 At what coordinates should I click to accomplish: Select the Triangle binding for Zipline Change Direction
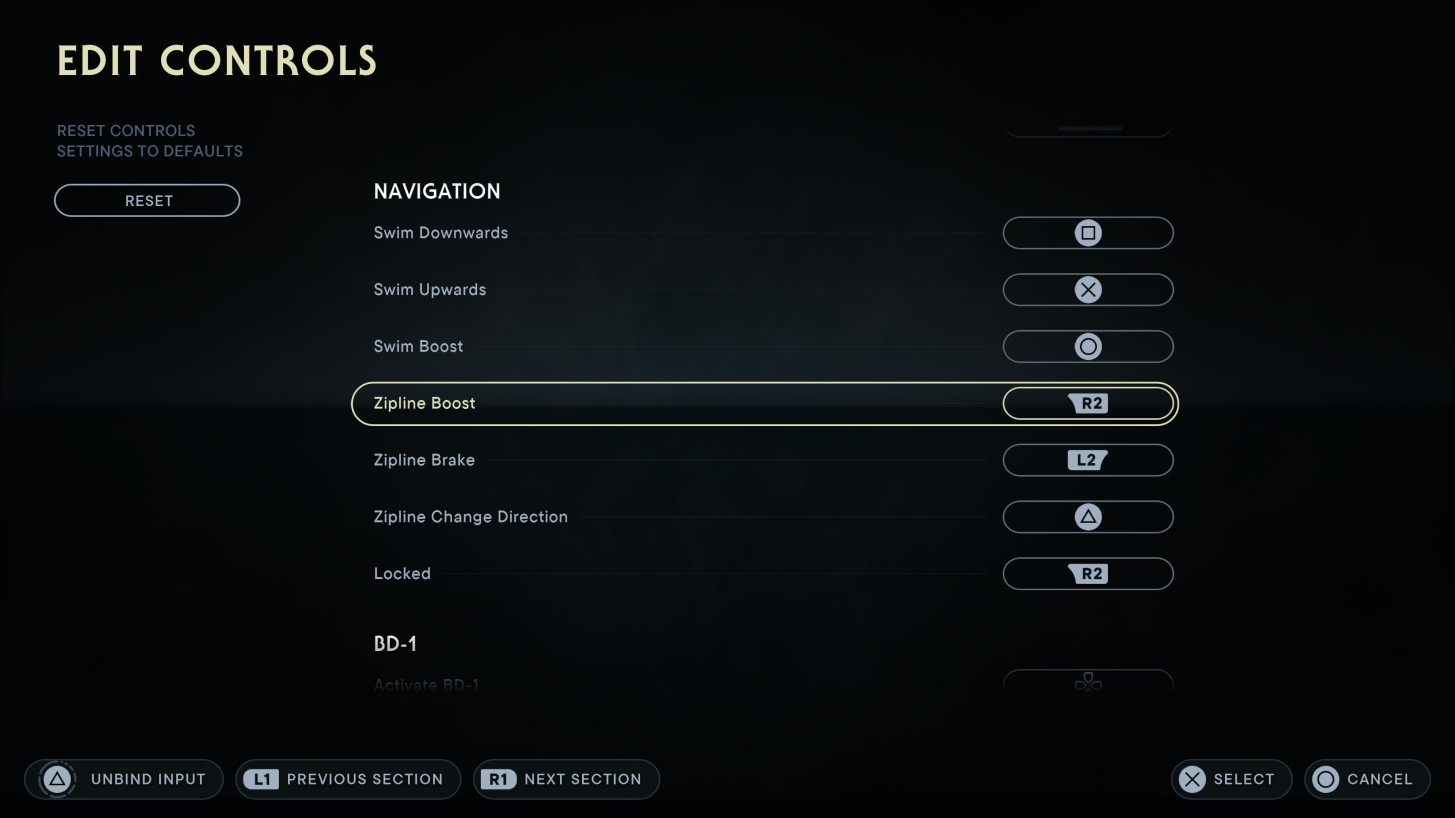point(1087,516)
